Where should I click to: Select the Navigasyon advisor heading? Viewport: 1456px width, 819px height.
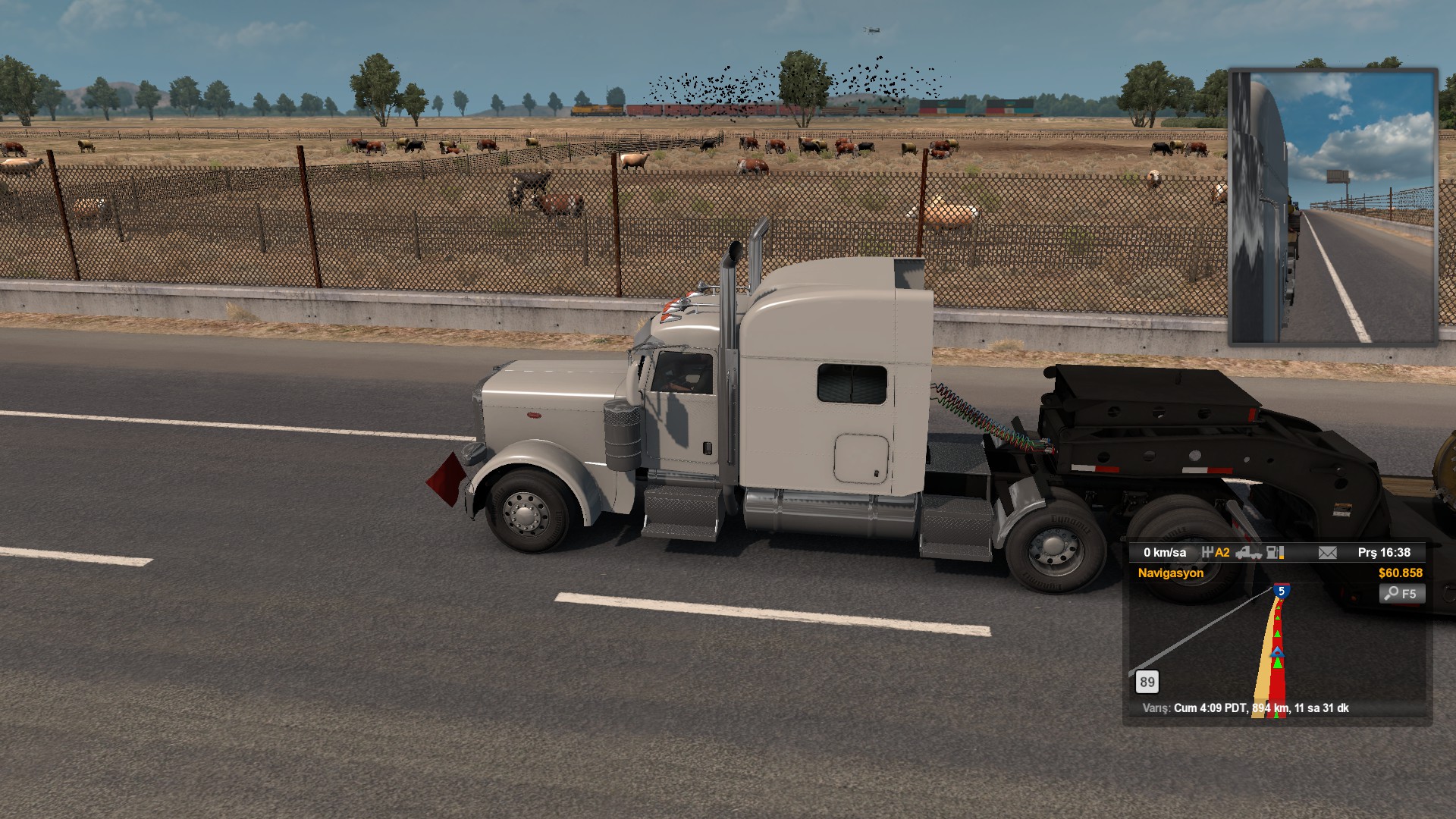[x=1170, y=573]
